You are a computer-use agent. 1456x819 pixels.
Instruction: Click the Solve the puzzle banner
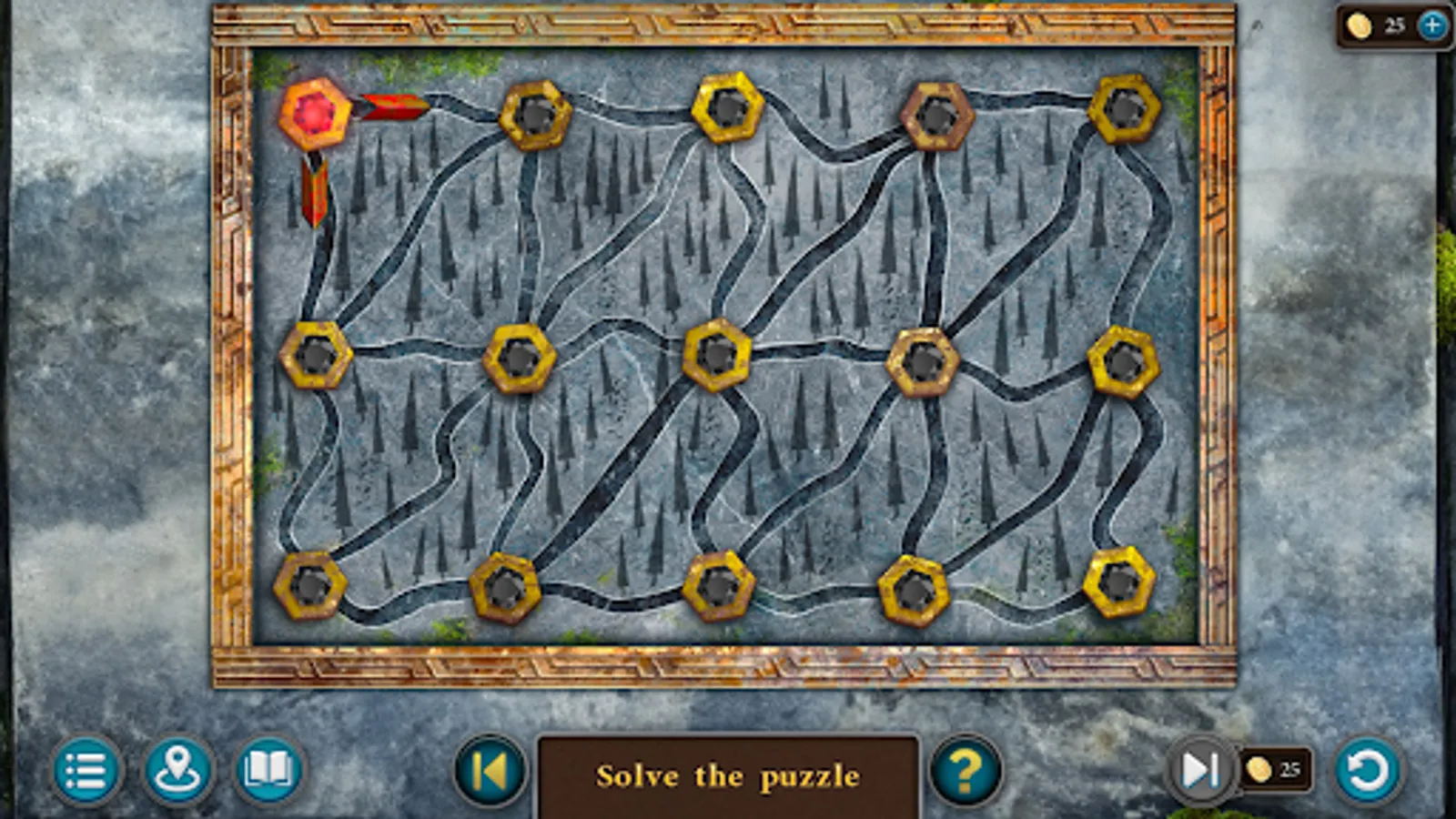coord(729,775)
